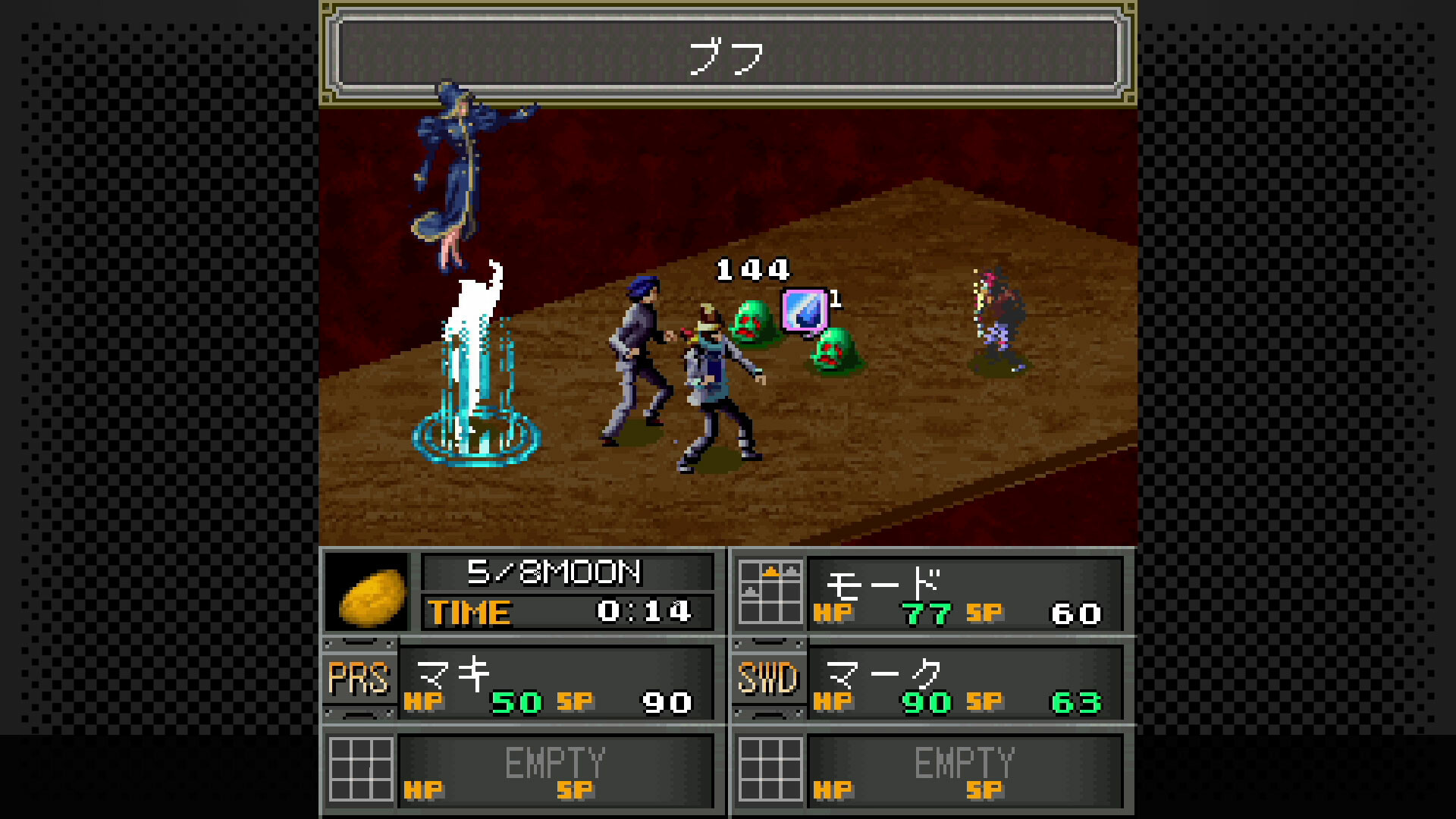Expand the bottom-left EMPTY party slot

pyautogui.click(x=557, y=767)
